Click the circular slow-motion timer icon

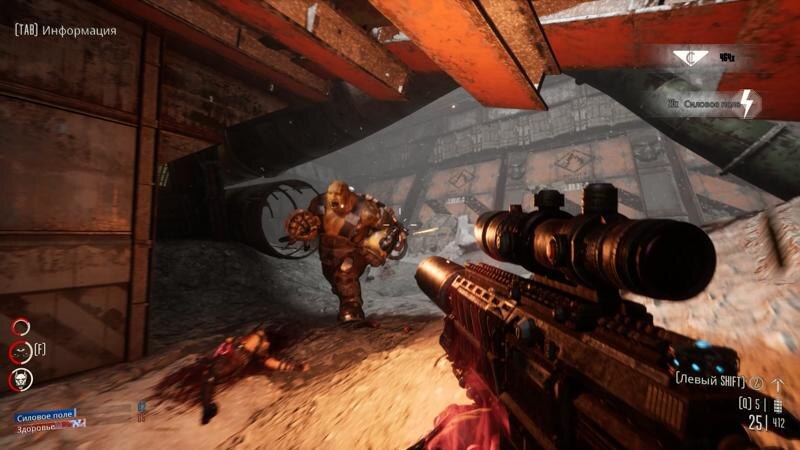point(757,382)
